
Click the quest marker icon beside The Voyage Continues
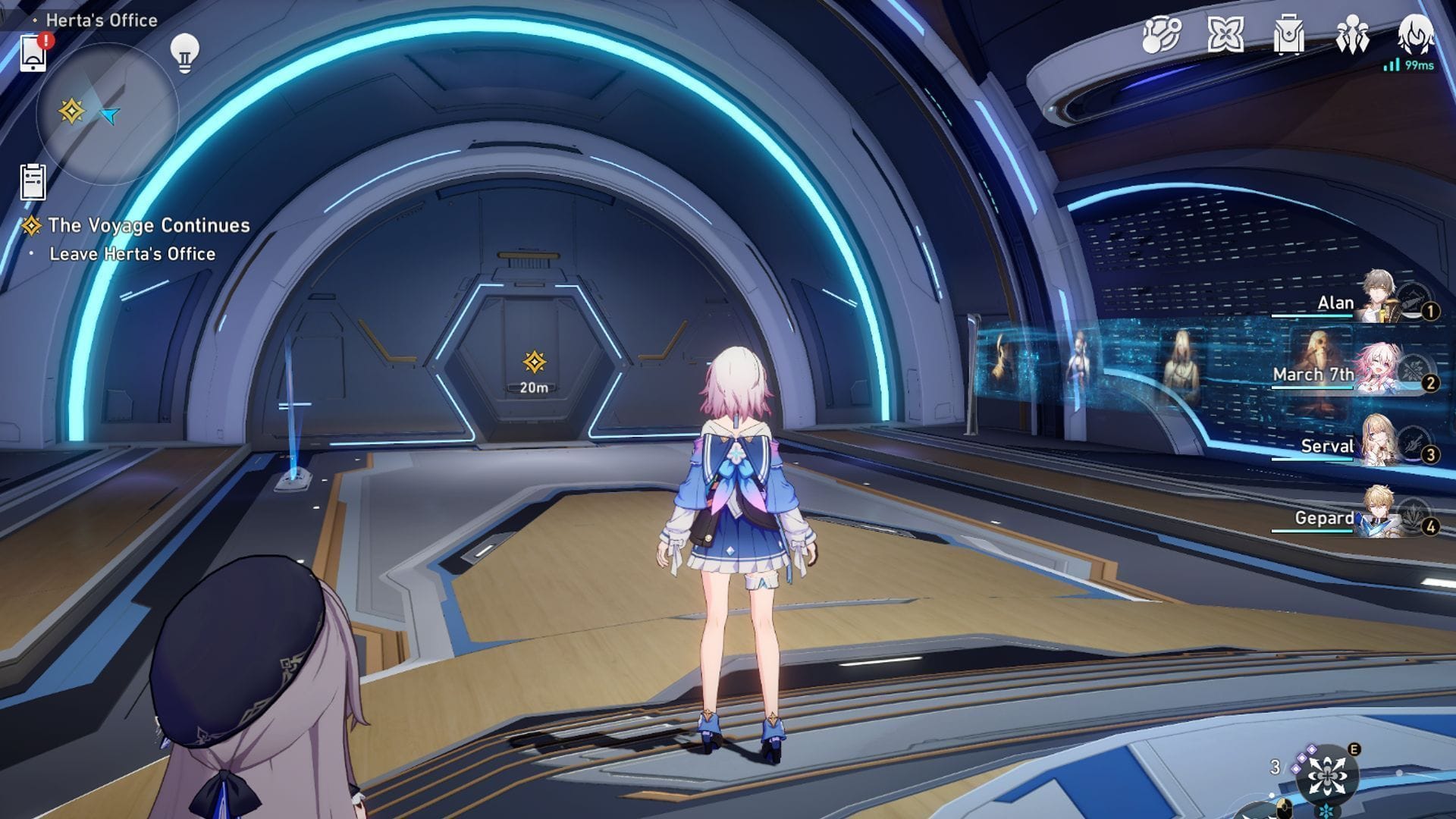coord(31,224)
